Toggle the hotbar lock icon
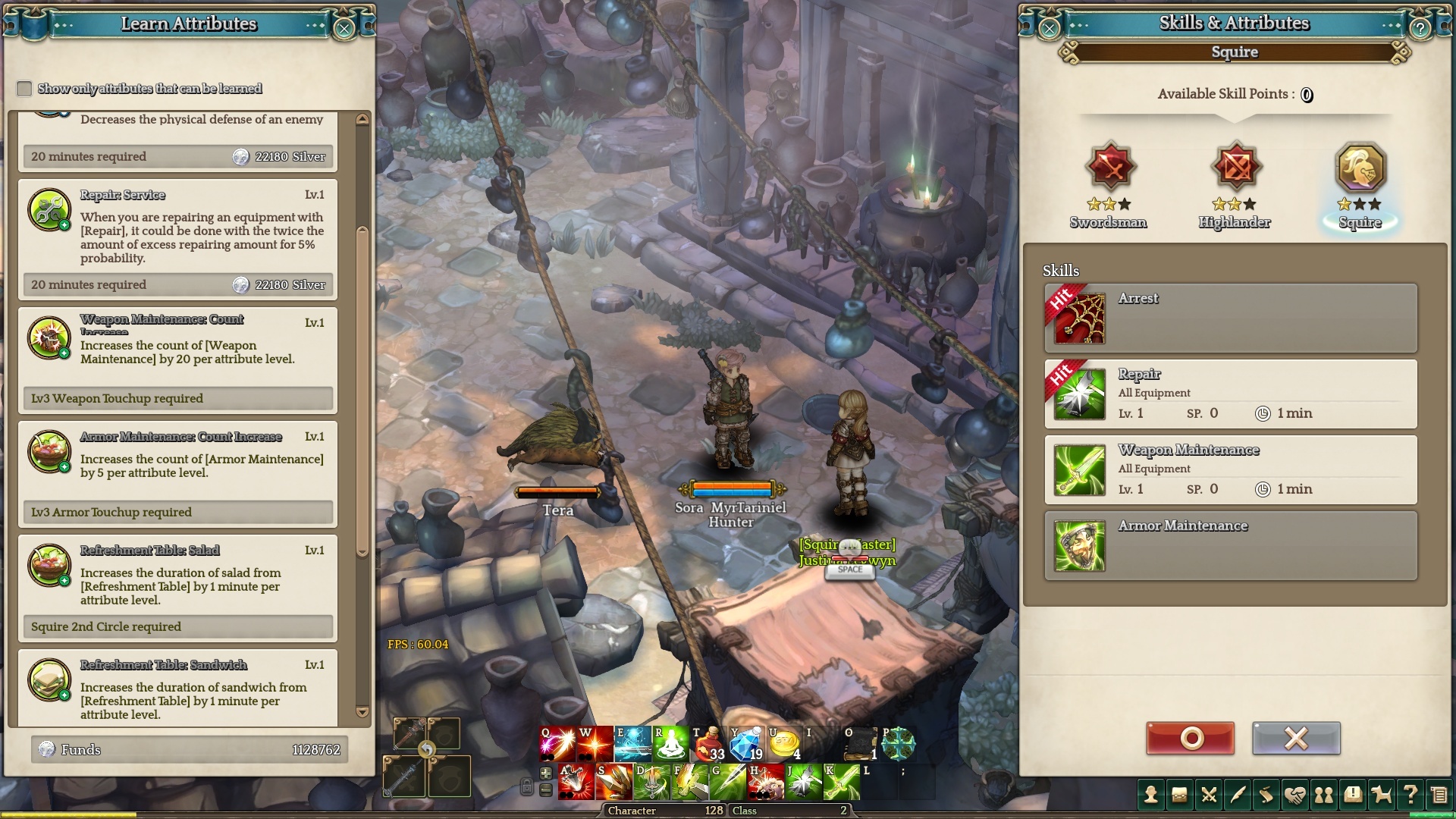The width and height of the screenshot is (1456, 819). [x=526, y=786]
